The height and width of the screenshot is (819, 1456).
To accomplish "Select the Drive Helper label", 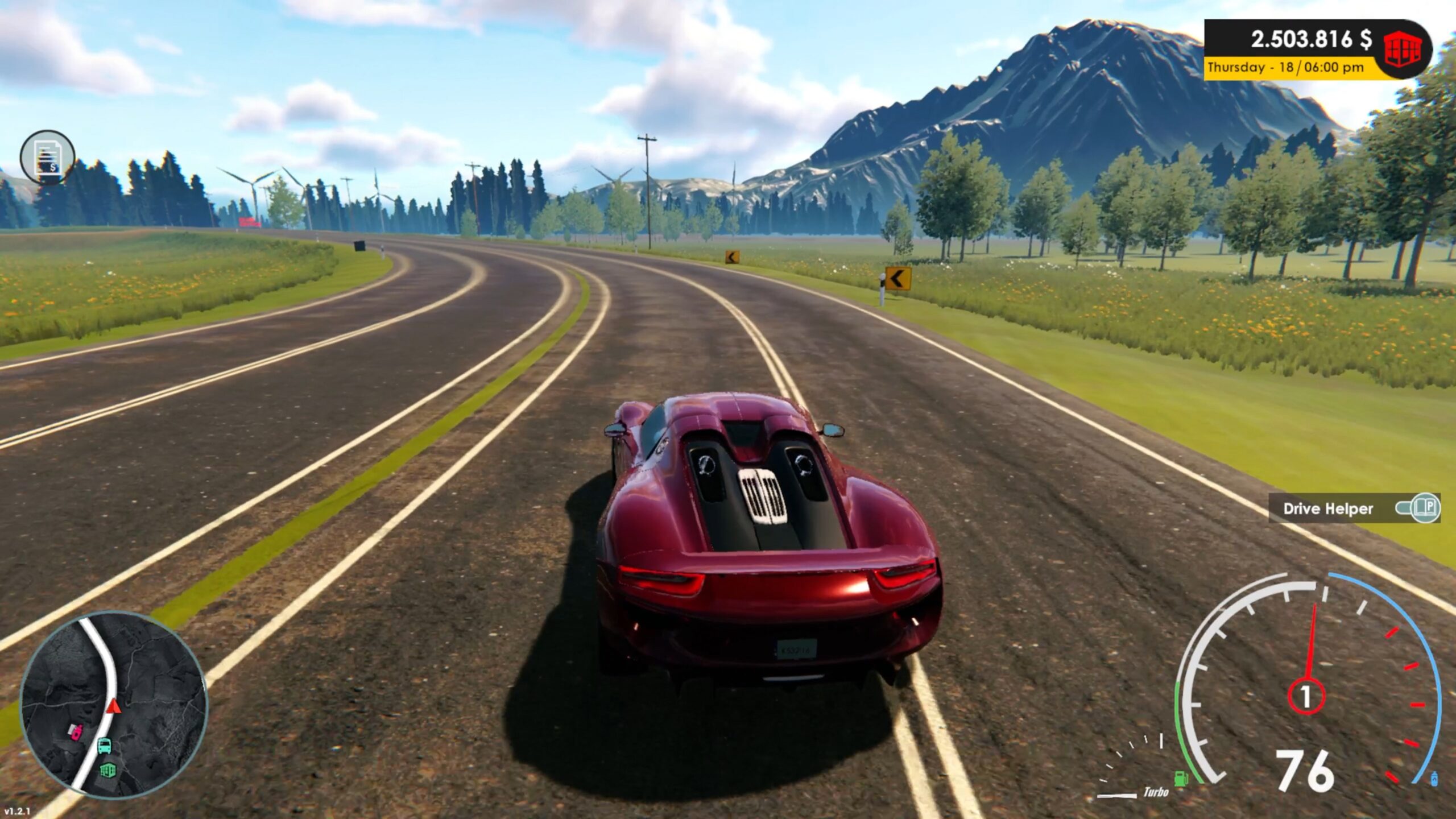I will (1329, 510).
